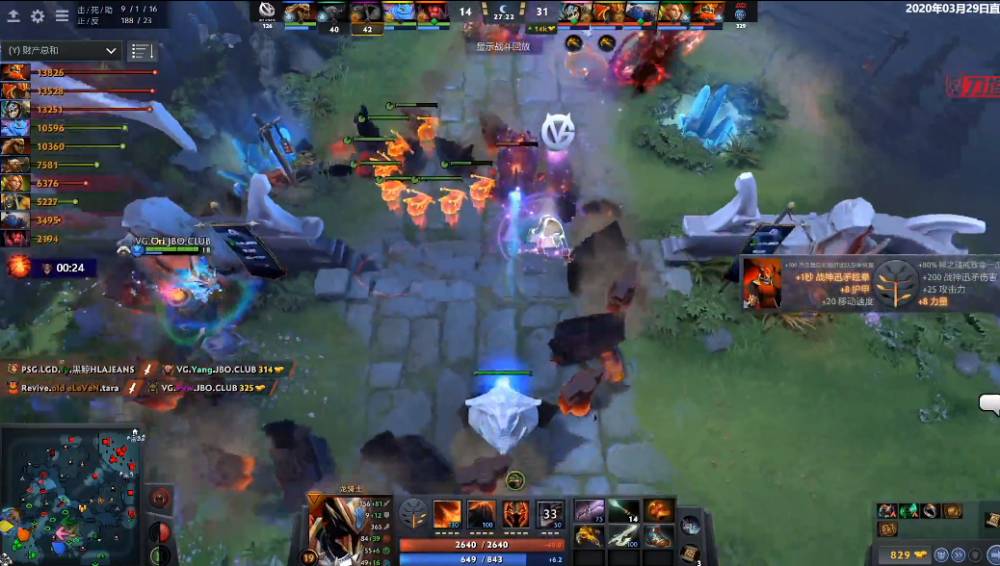Click the Dragon Blood passive icon
The image size is (1000, 566).
click(x=516, y=513)
